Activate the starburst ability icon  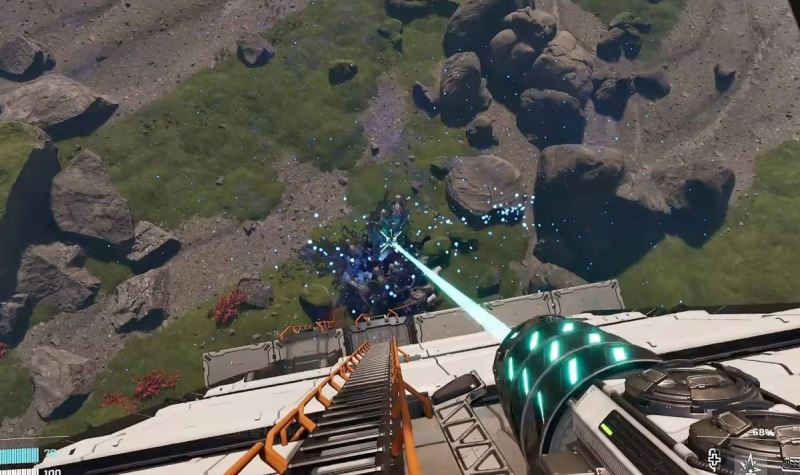pos(750,462)
